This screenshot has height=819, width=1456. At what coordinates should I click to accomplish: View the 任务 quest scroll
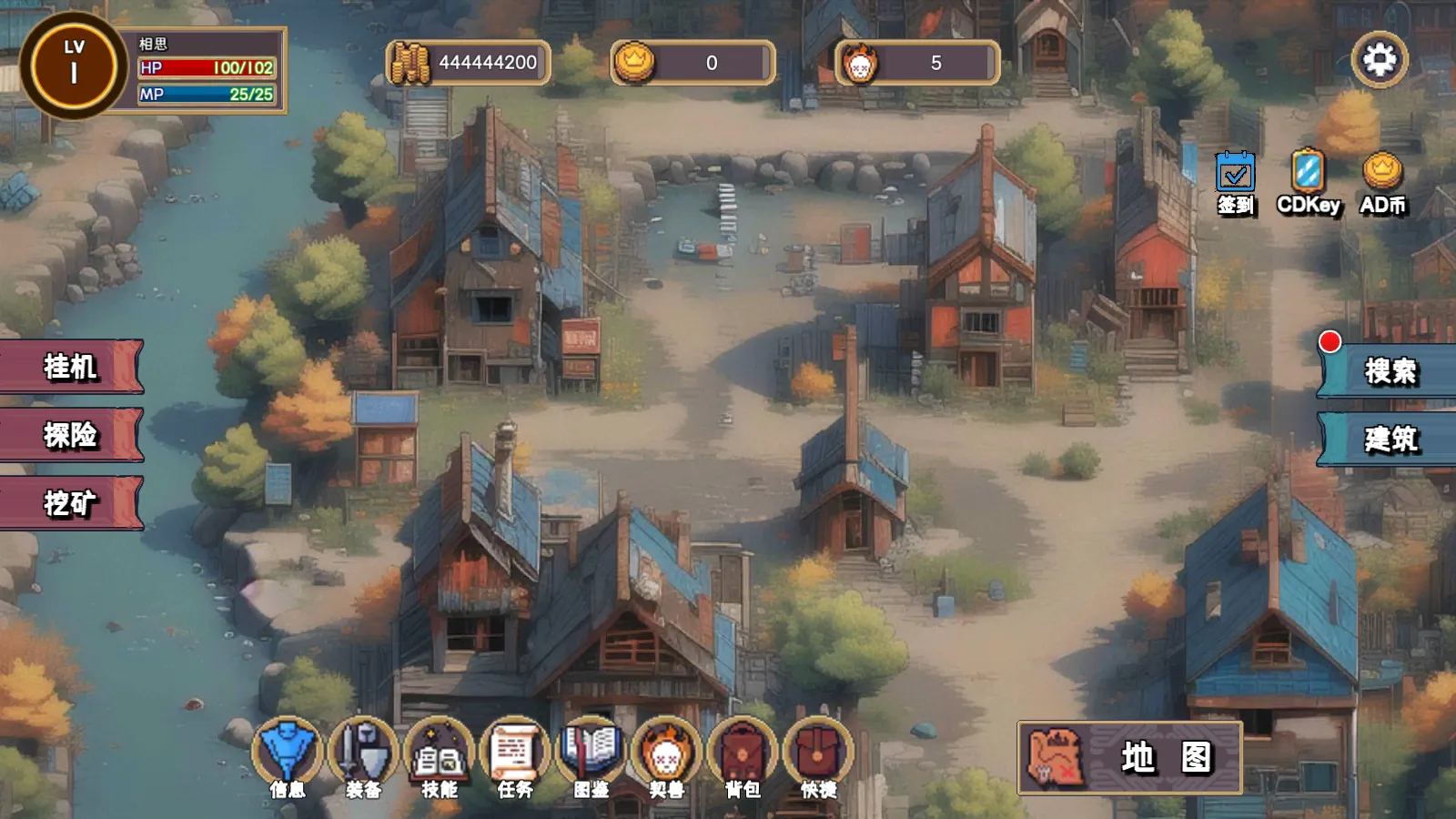(515, 757)
